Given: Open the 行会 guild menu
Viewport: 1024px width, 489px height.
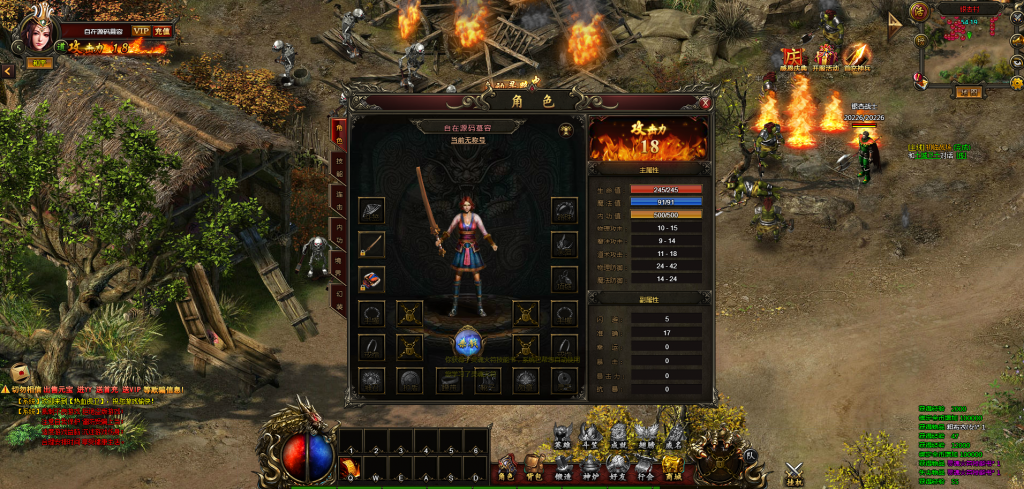Looking at the screenshot, I should (x=644, y=466).
